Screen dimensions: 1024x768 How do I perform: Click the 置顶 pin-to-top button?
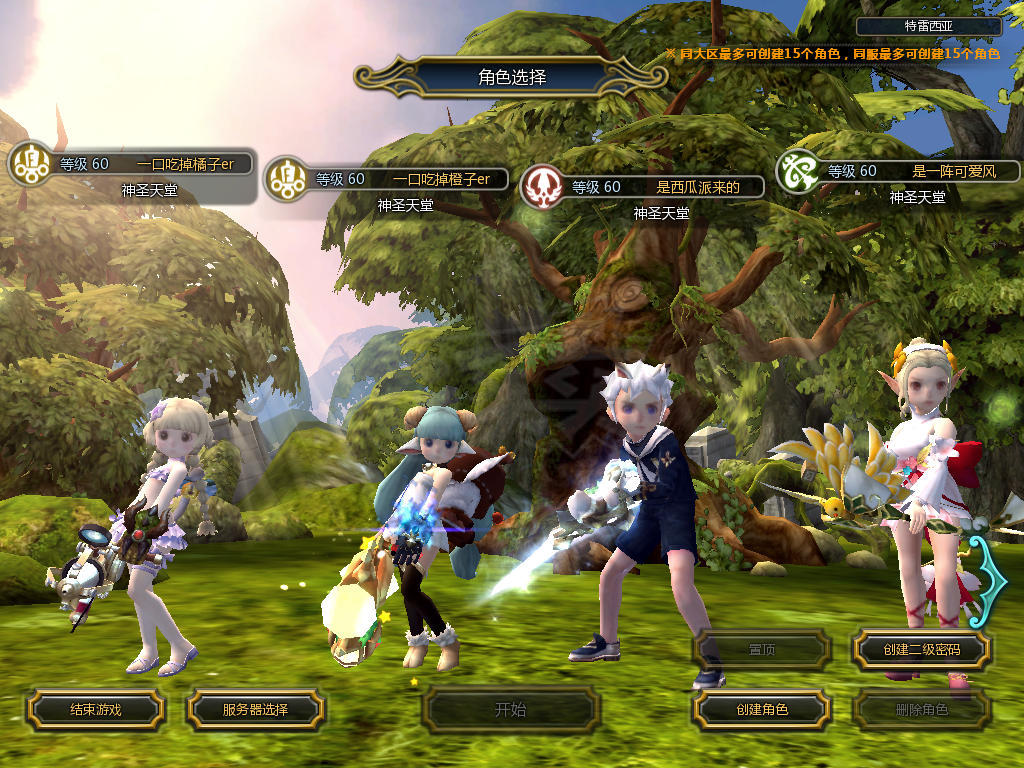[x=761, y=650]
